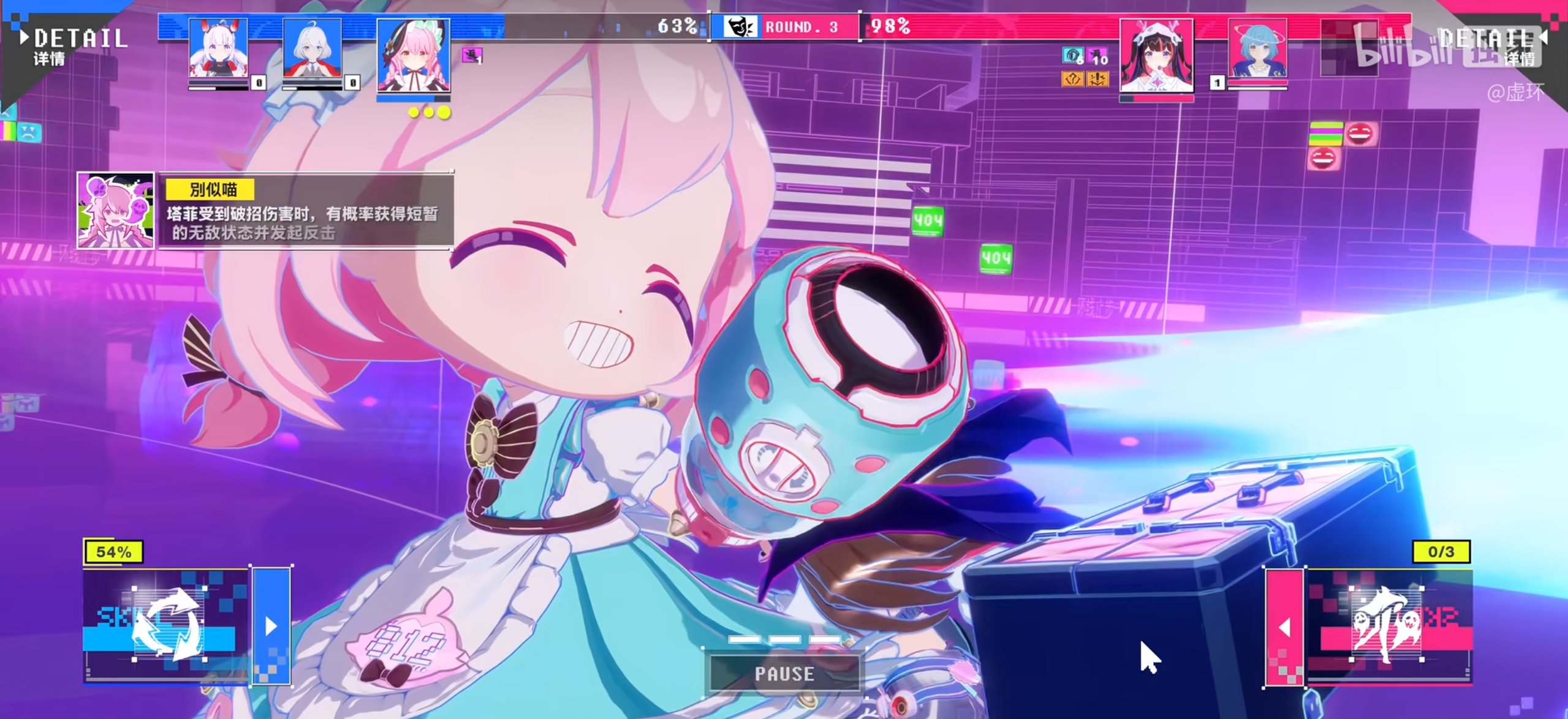Select the dark-haired enemy portrait with white hood

pyautogui.click(x=1156, y=55)
